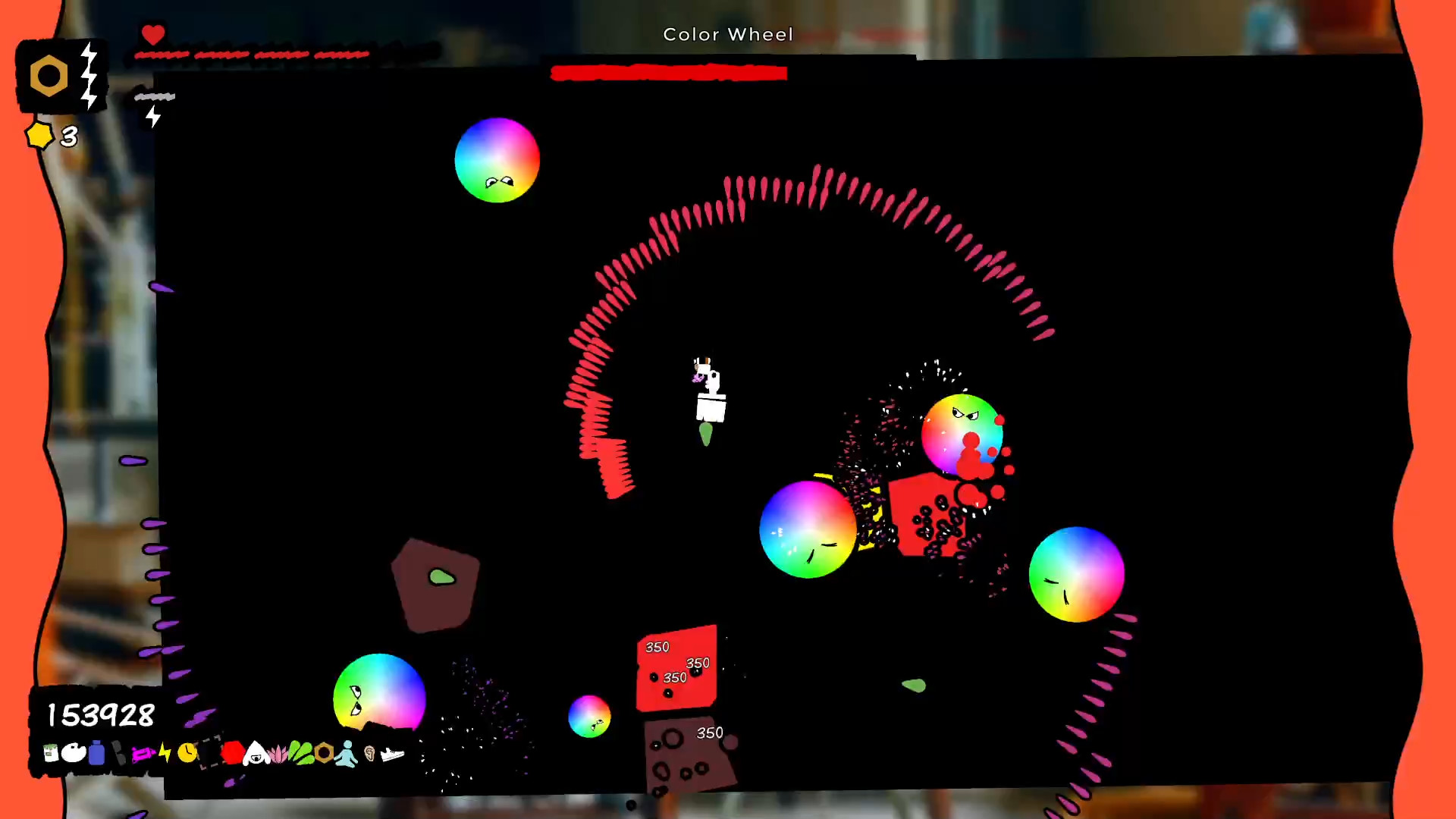Click the Color Wheel boss title

click(727, 34)
